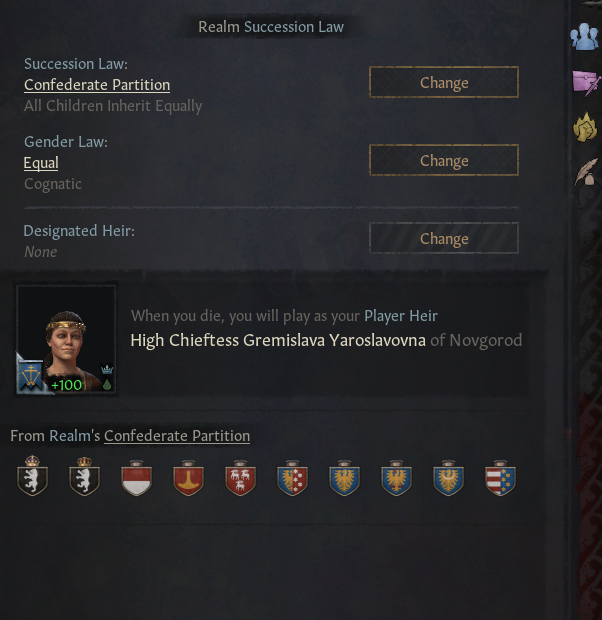
Task: Change the realm's Succession Law
Action: (443, 83)
